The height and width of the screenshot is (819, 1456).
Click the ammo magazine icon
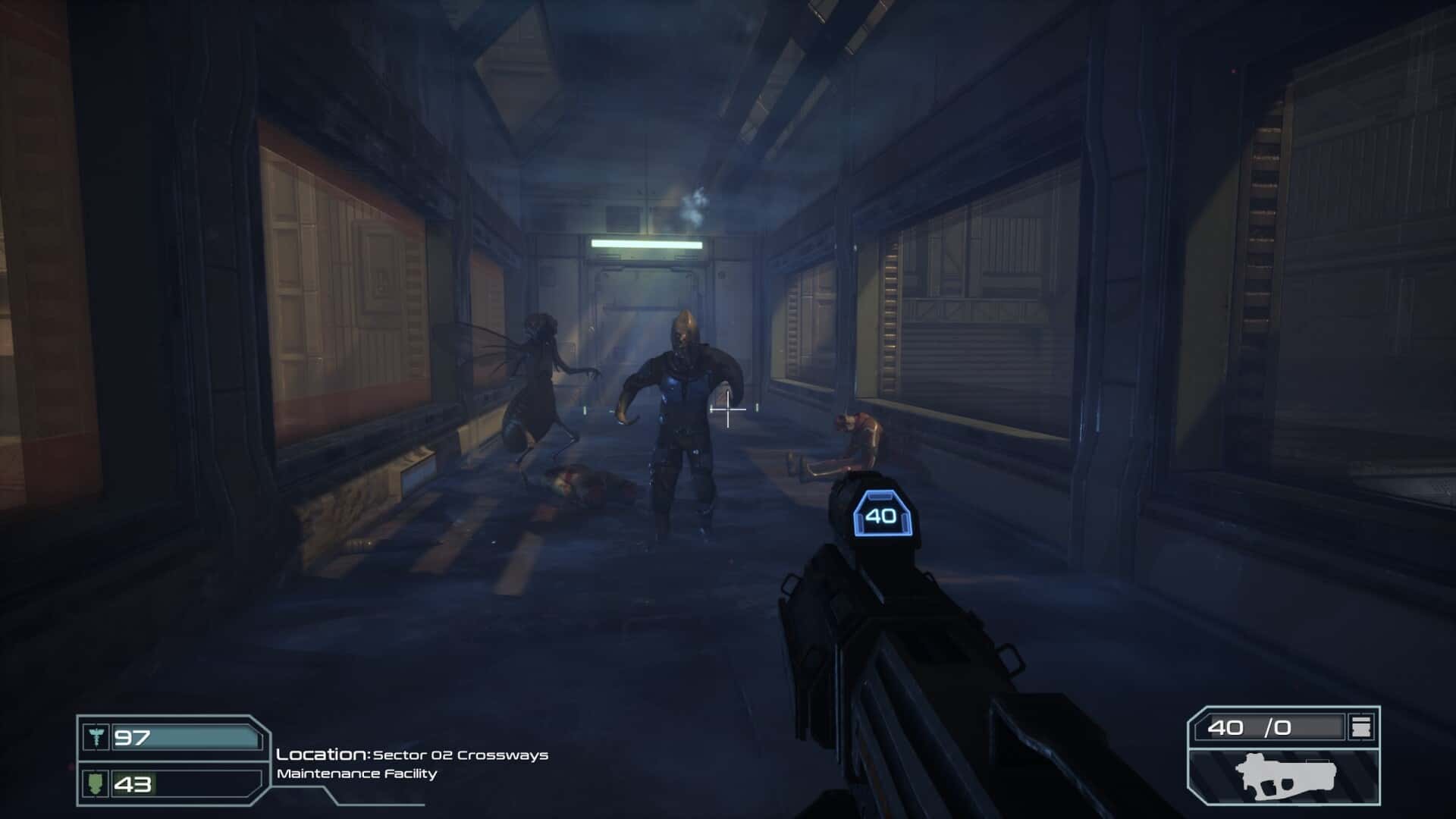point(1361,727)
